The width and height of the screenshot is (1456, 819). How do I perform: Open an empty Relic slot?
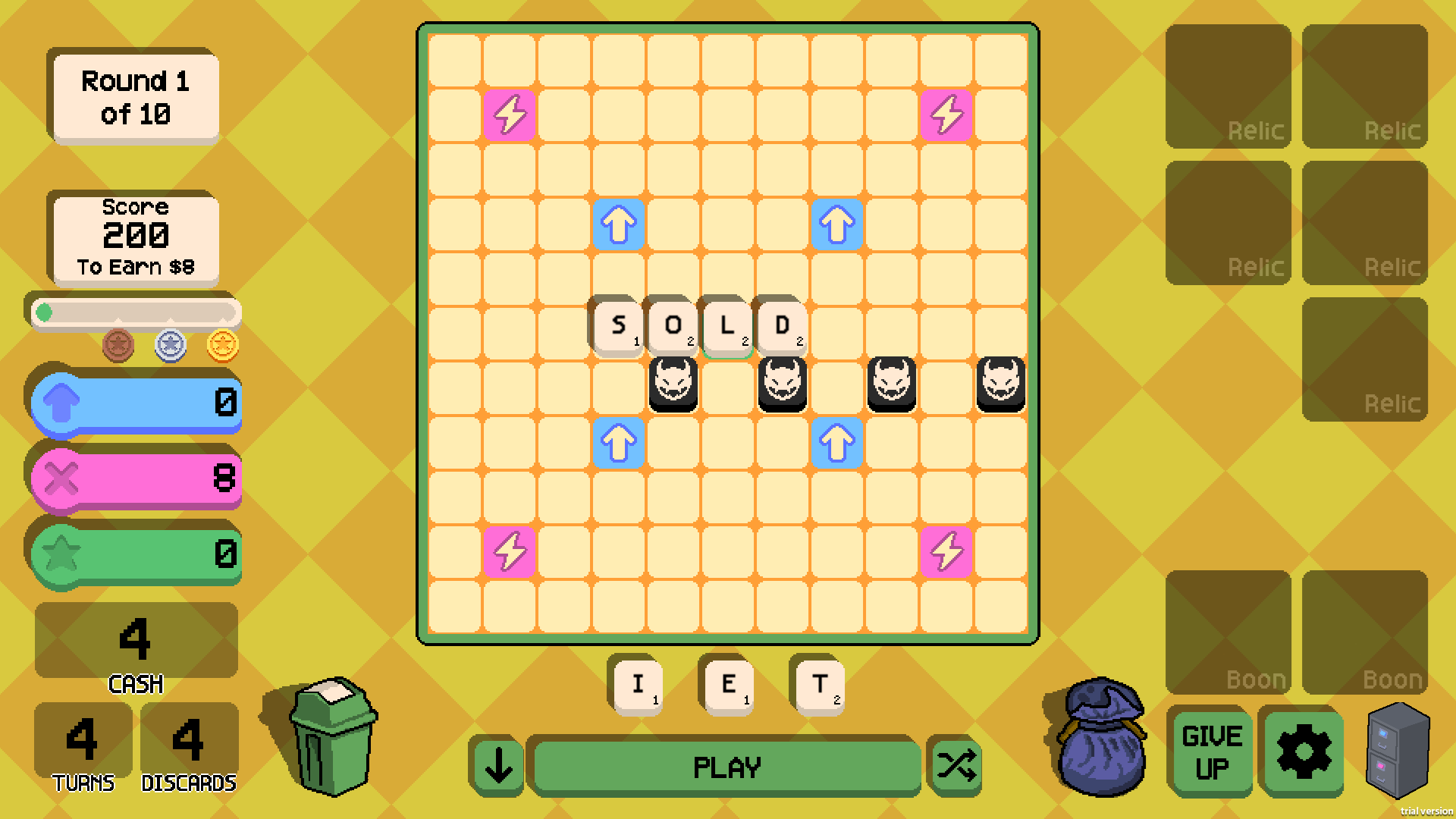click(1228, 85)
